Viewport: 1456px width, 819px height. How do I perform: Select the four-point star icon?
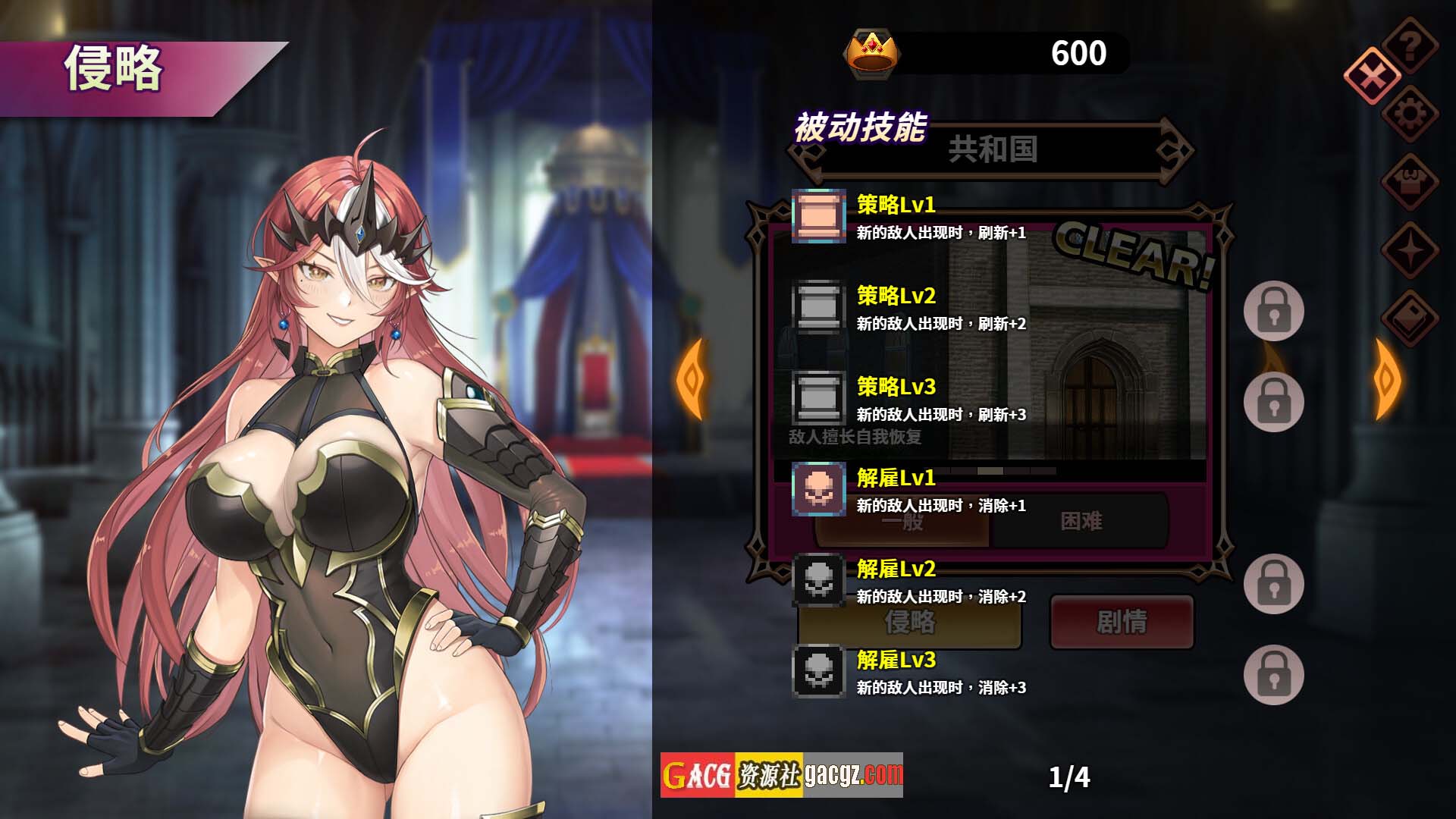click(x=1410, y=250)
